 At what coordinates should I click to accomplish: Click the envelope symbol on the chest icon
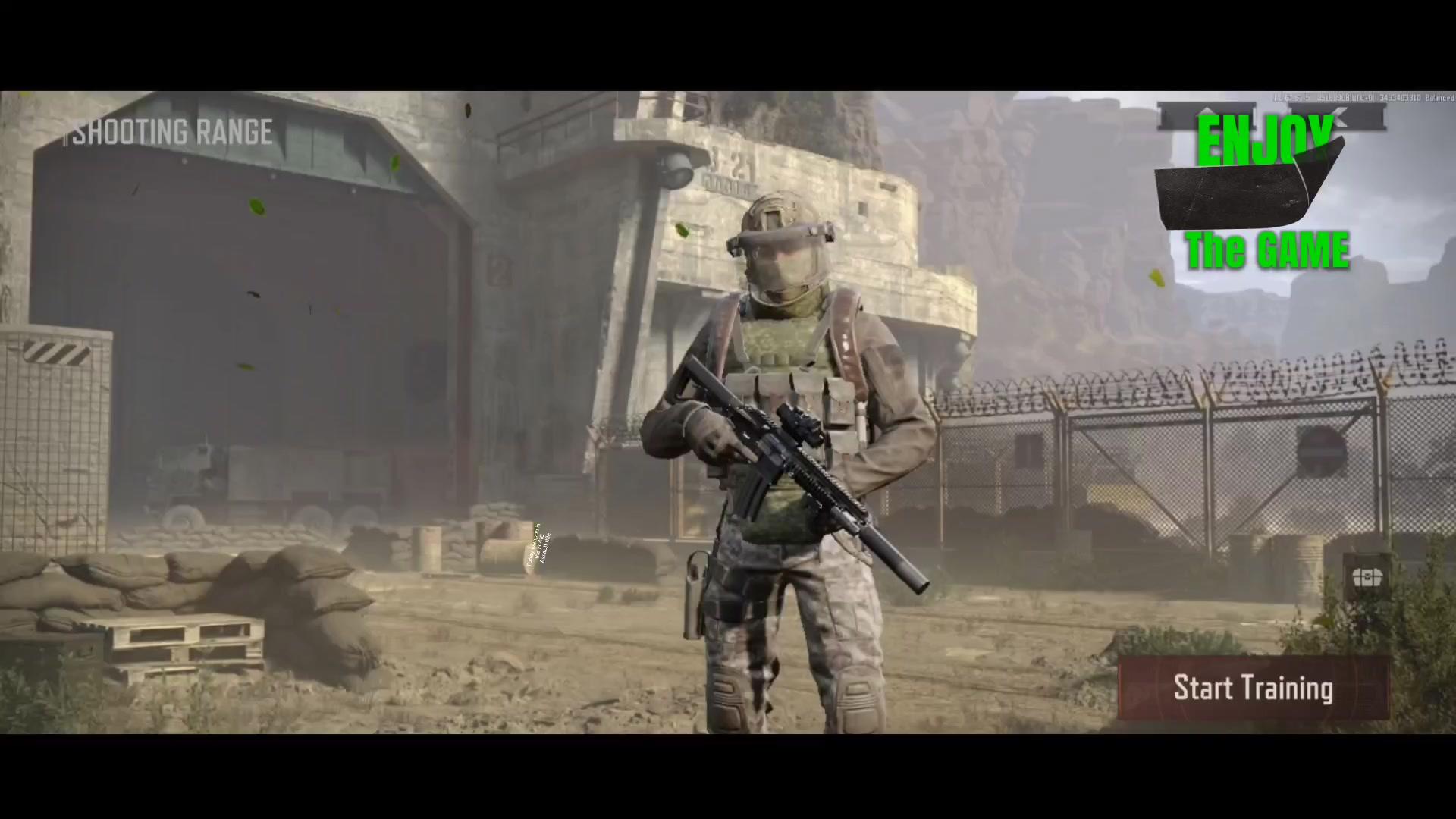[x=1367, y=576]
